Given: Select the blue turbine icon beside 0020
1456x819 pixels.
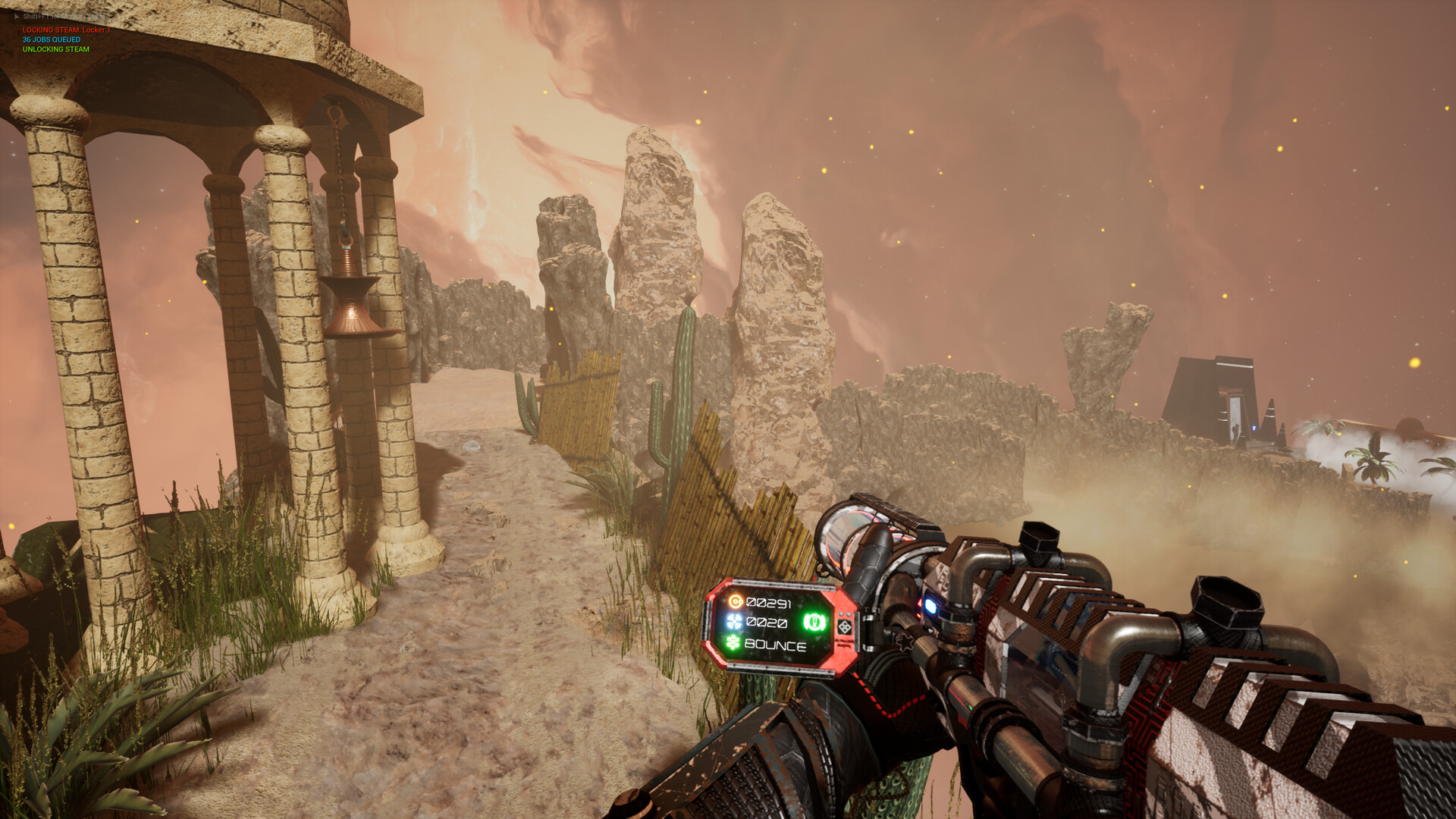Looking at the screenshot, I should tap(734, 623).
